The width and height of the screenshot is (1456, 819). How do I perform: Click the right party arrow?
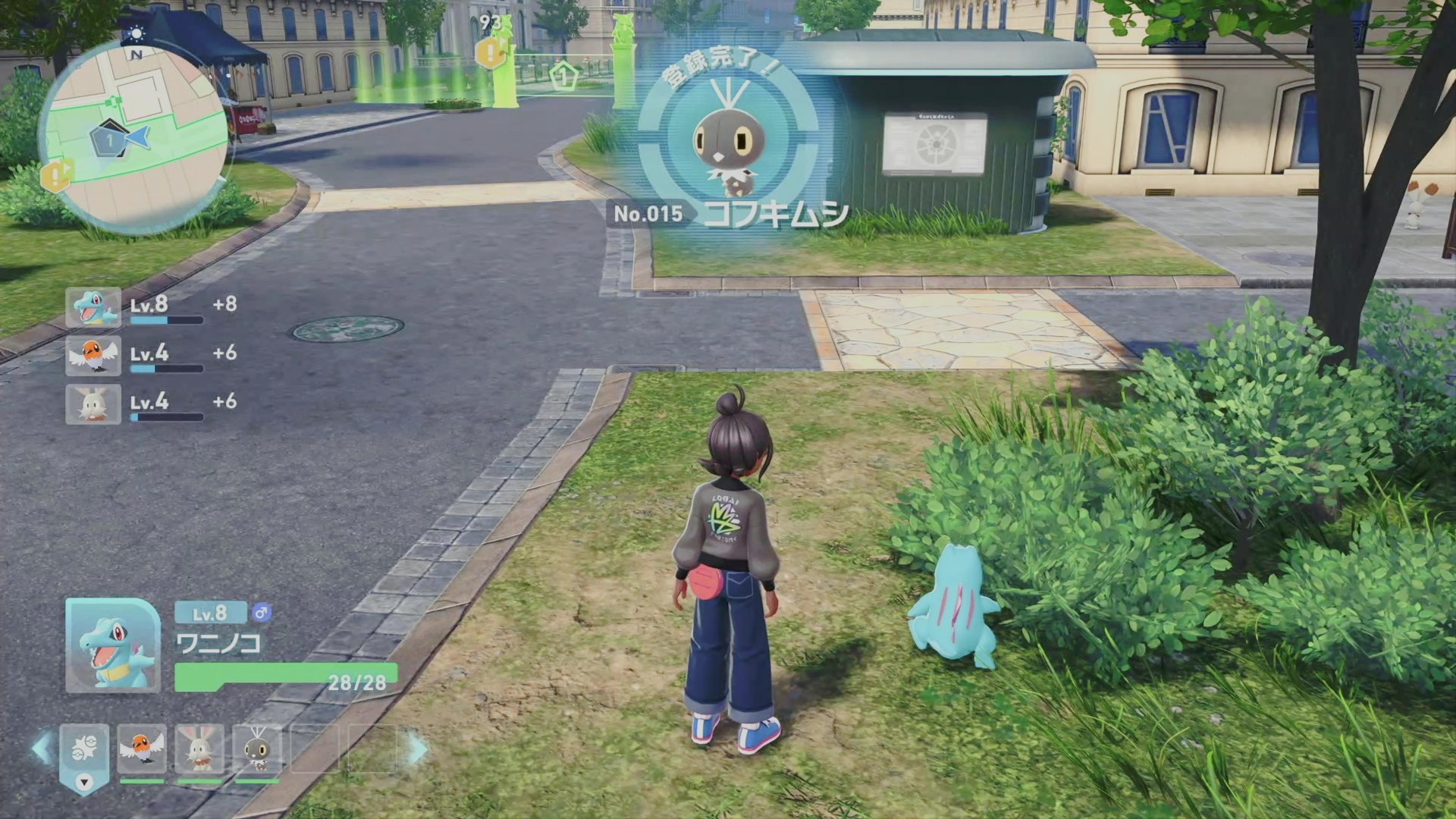(x=418, y=748)
